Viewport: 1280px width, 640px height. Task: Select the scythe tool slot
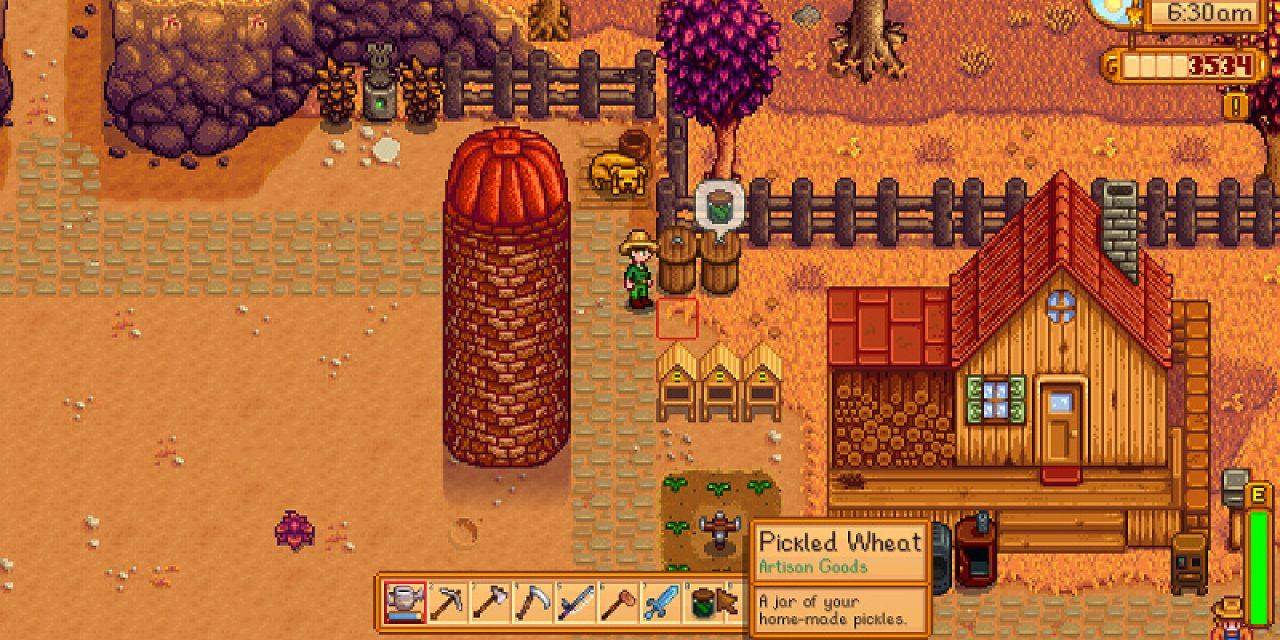532,603
